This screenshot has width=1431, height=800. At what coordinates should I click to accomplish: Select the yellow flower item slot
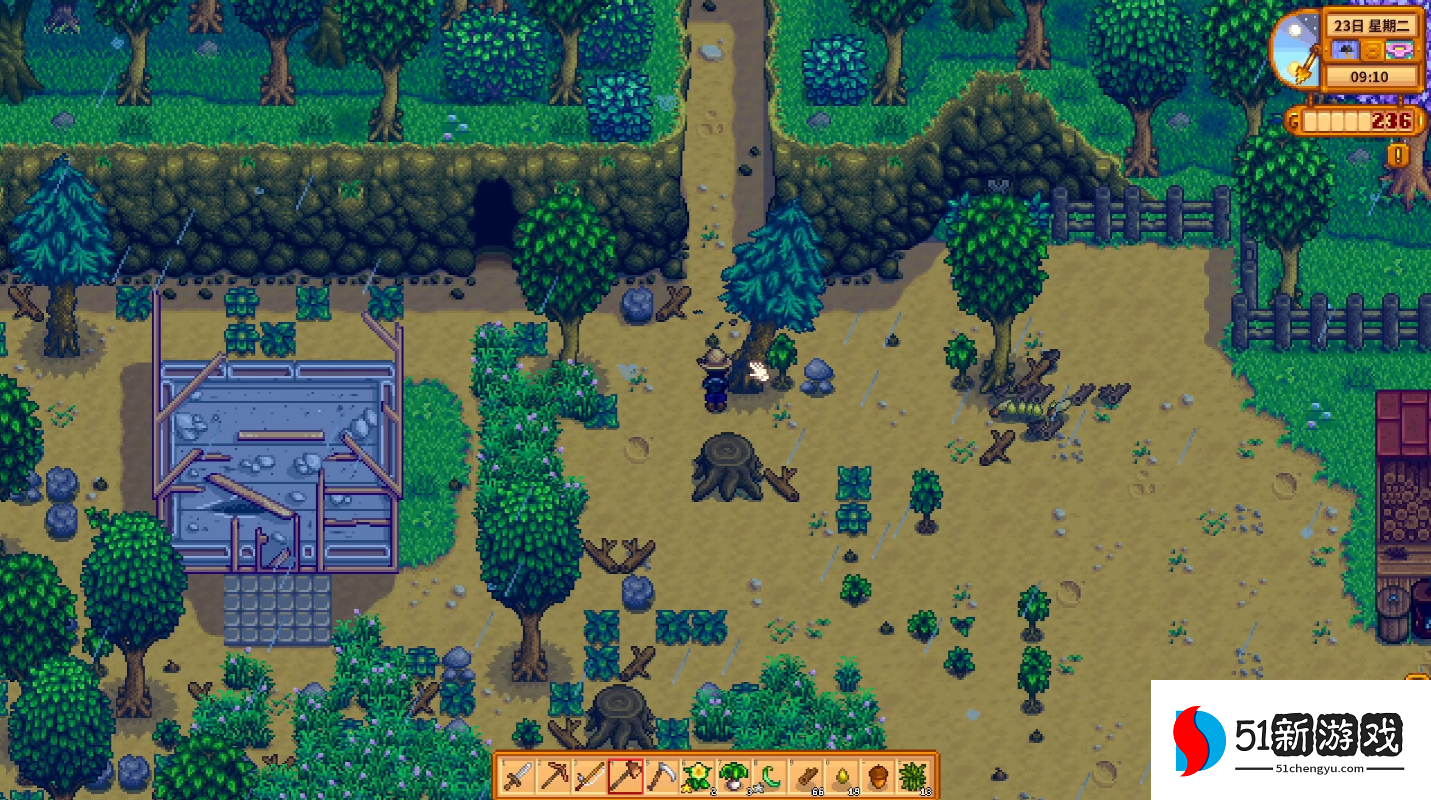point(698,776)
